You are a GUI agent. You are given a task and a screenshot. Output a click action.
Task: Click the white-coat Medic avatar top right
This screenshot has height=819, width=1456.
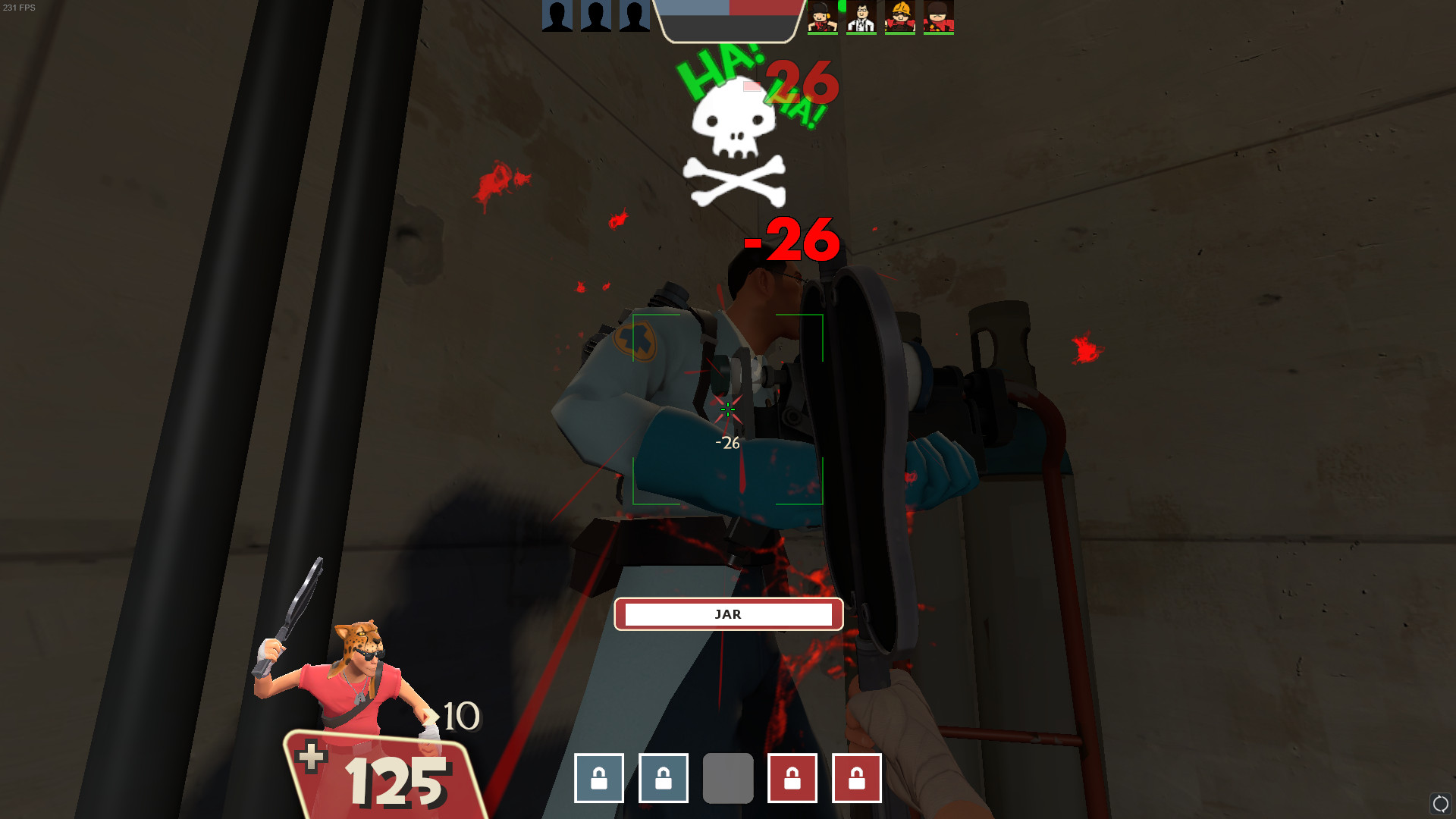pos(861,17)
